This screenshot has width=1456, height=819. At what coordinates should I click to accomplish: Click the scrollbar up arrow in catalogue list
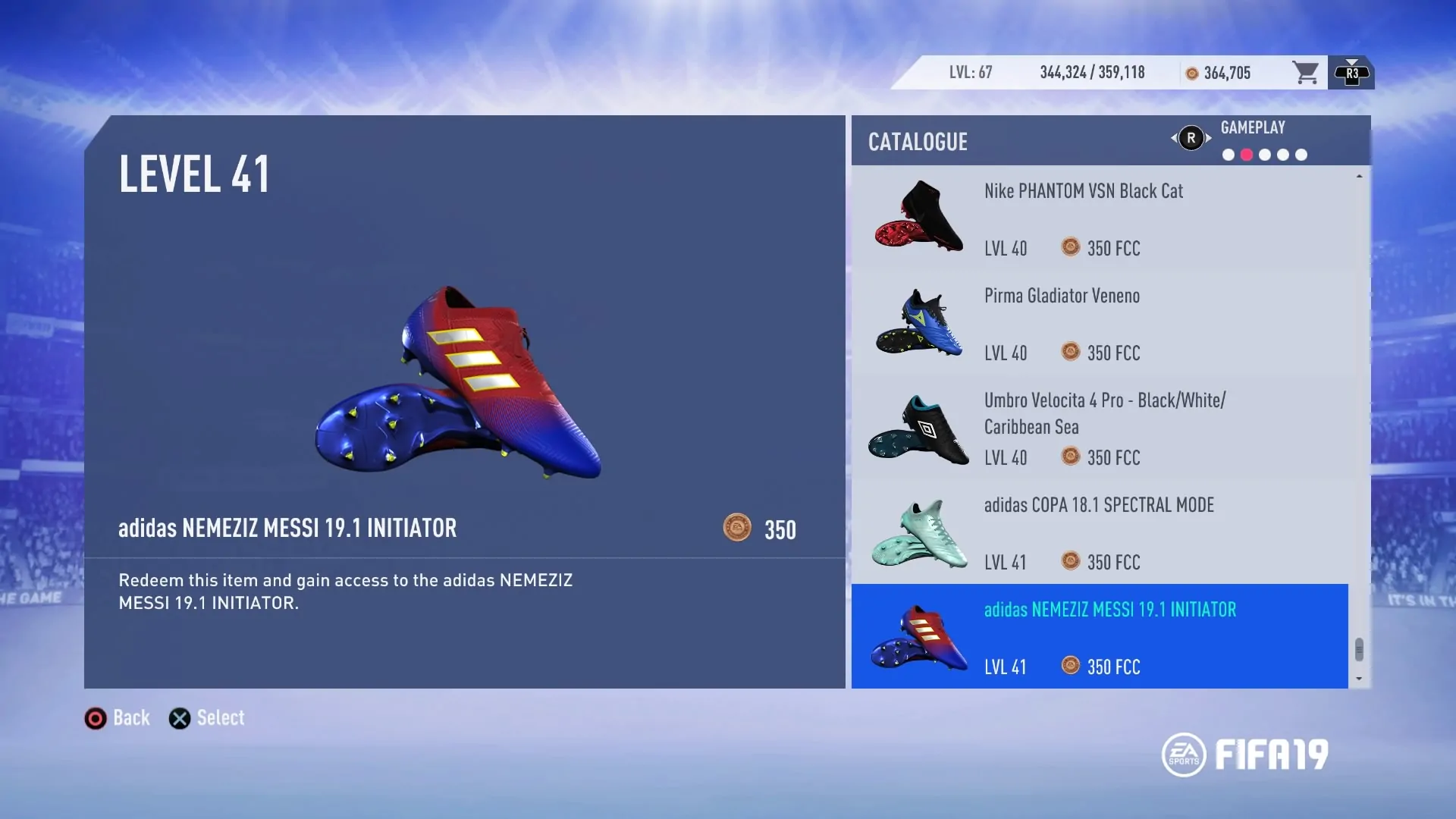pos(1360,175)
